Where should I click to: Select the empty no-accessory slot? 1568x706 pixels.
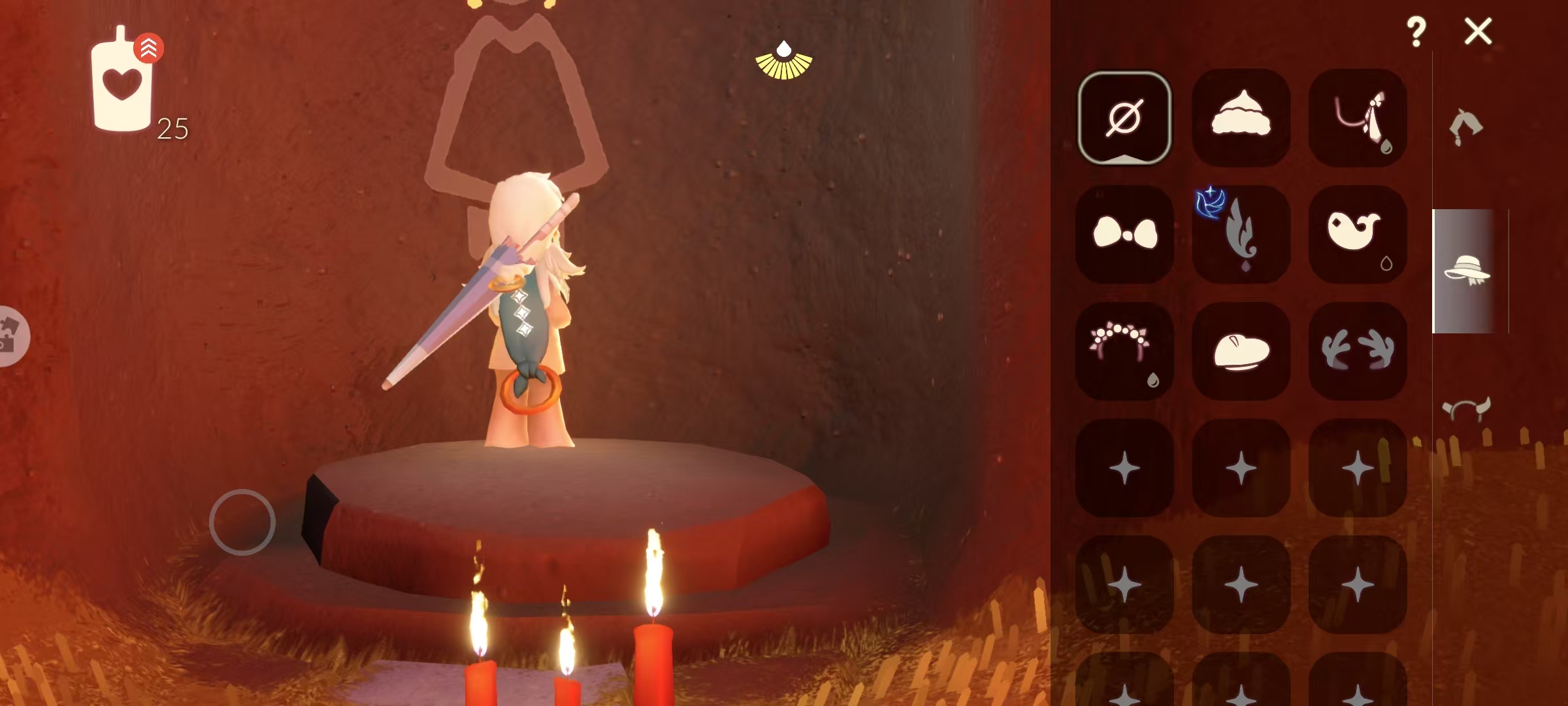1124,118
